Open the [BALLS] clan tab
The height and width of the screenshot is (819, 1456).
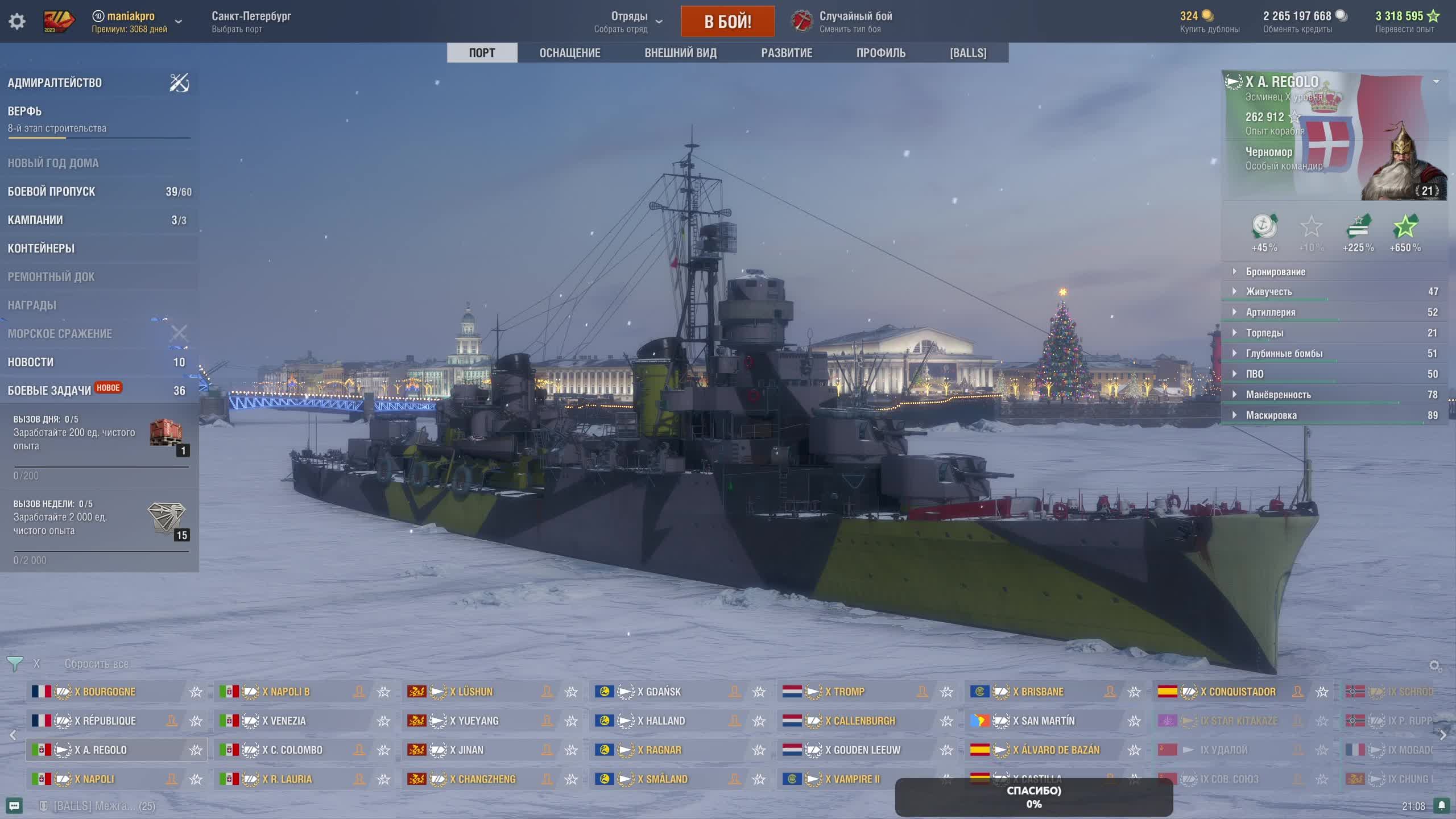[968, 53]
